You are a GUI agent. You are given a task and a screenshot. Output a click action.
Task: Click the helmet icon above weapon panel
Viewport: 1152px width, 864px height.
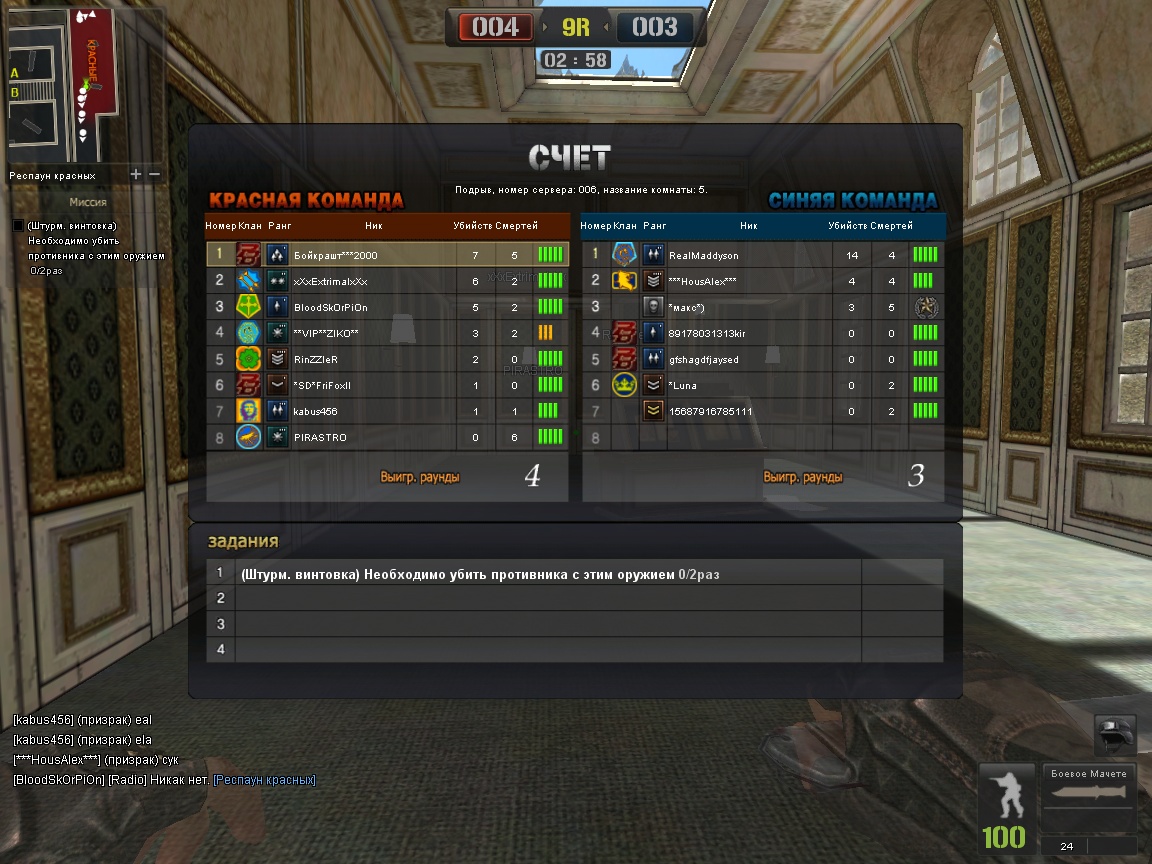[1115, 735]
